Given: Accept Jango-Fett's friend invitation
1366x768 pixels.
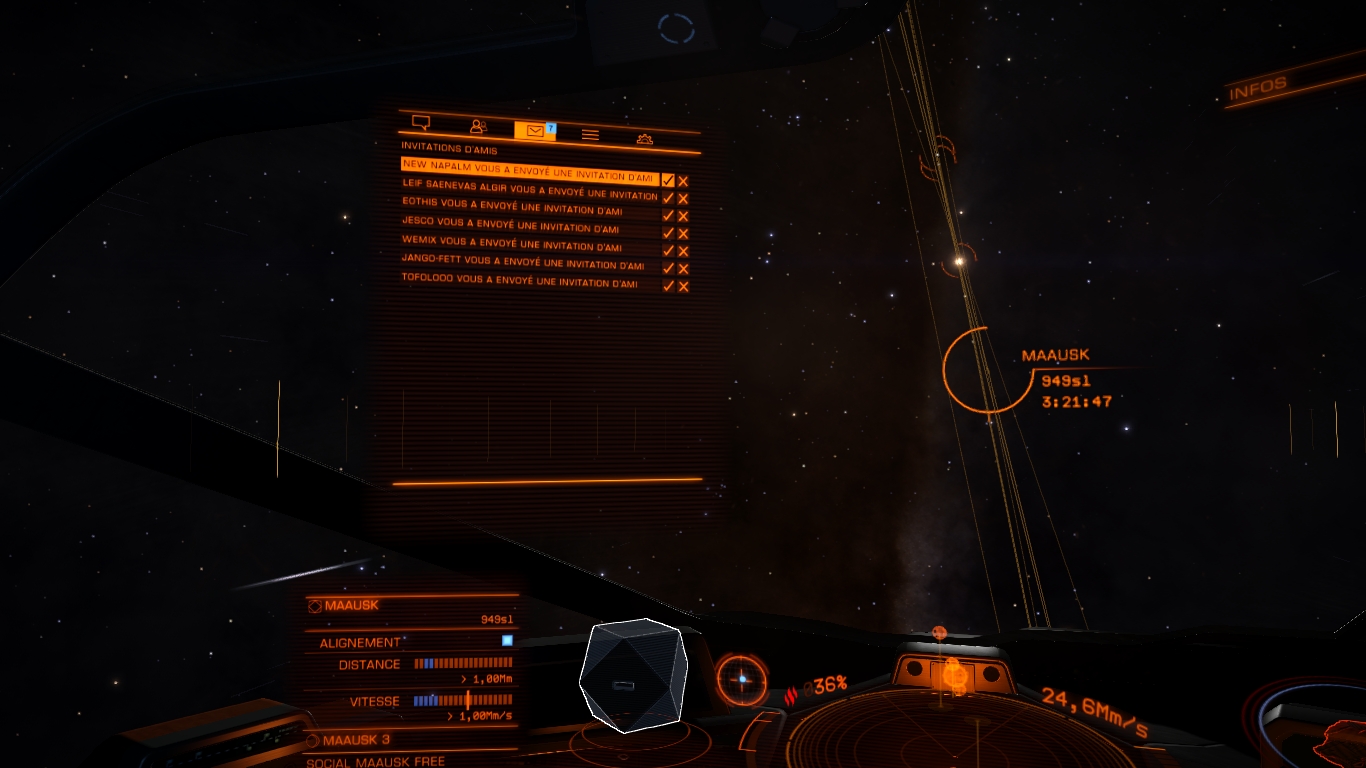Looking at the screenshot, I should pos(668,268).
